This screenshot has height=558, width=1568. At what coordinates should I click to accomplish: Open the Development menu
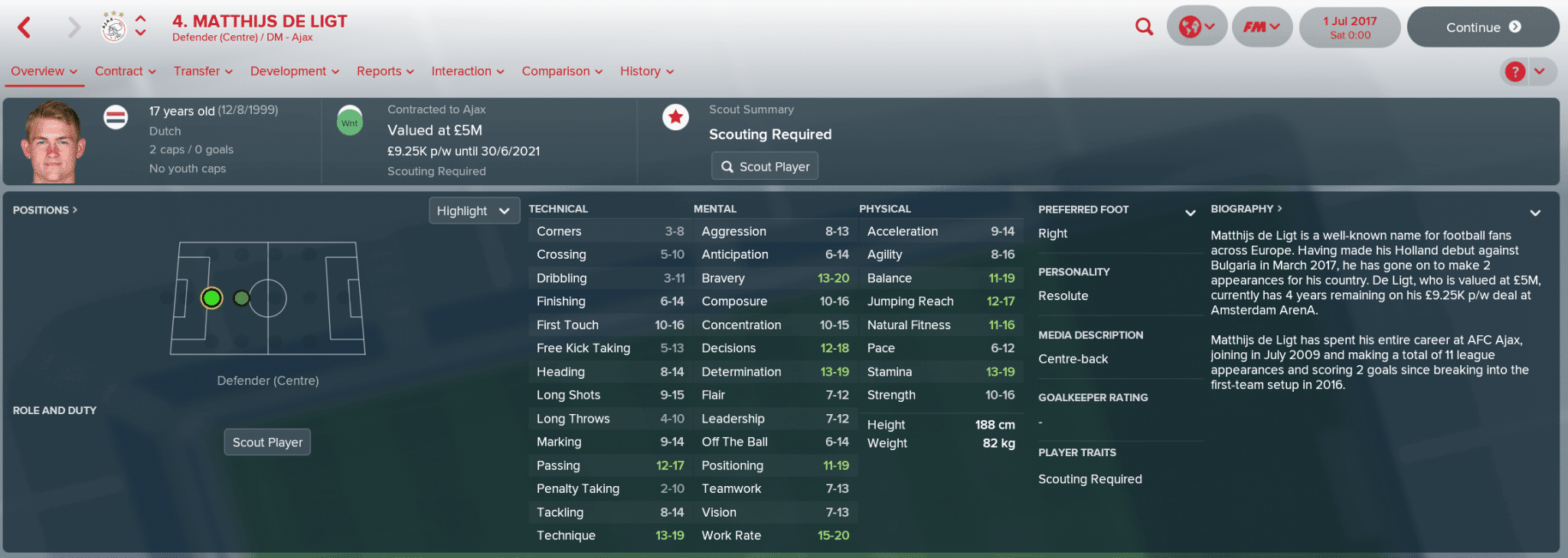294,71
